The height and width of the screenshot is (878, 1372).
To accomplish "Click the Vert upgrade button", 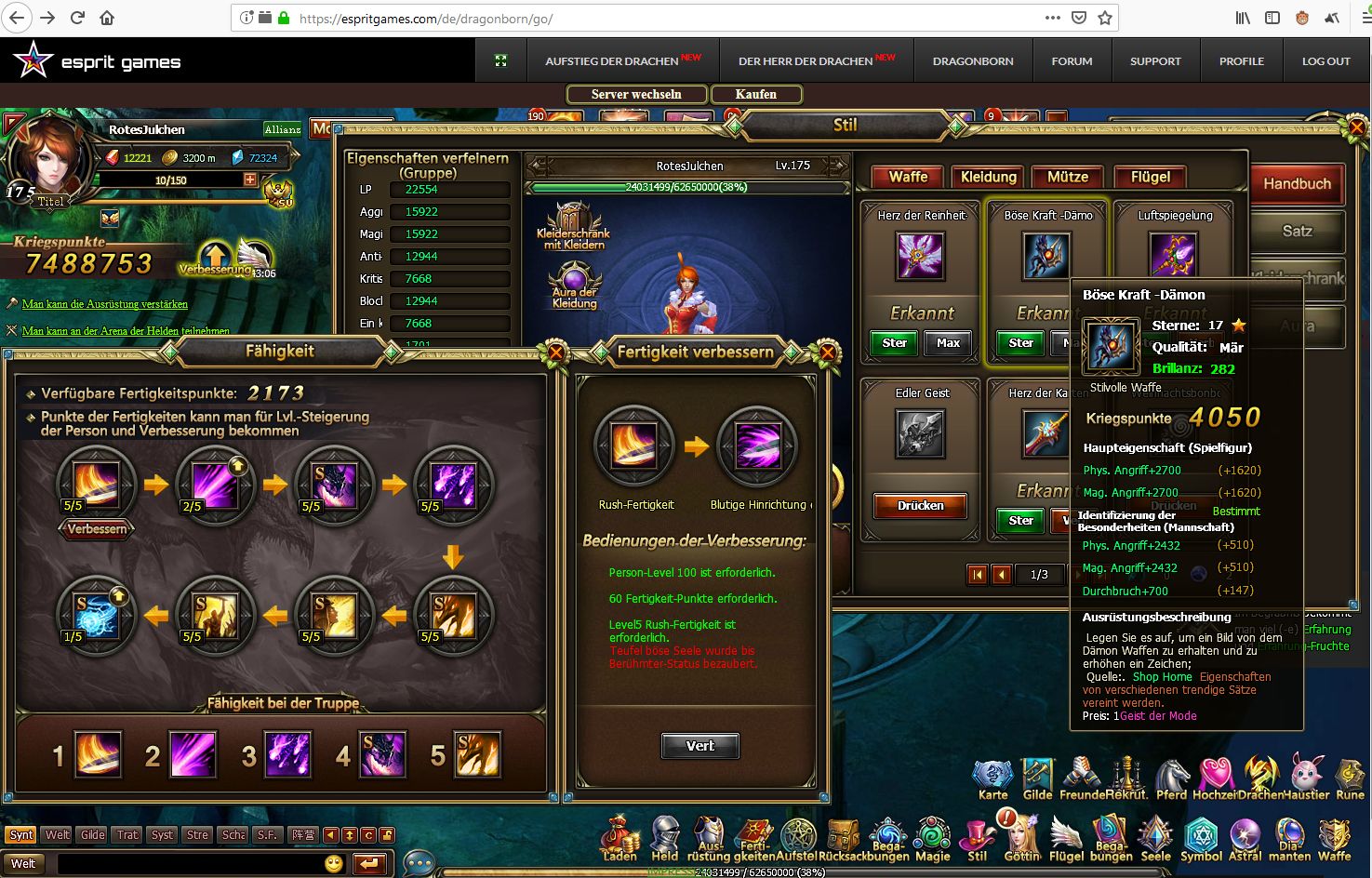I will click(x=700, y=746).
